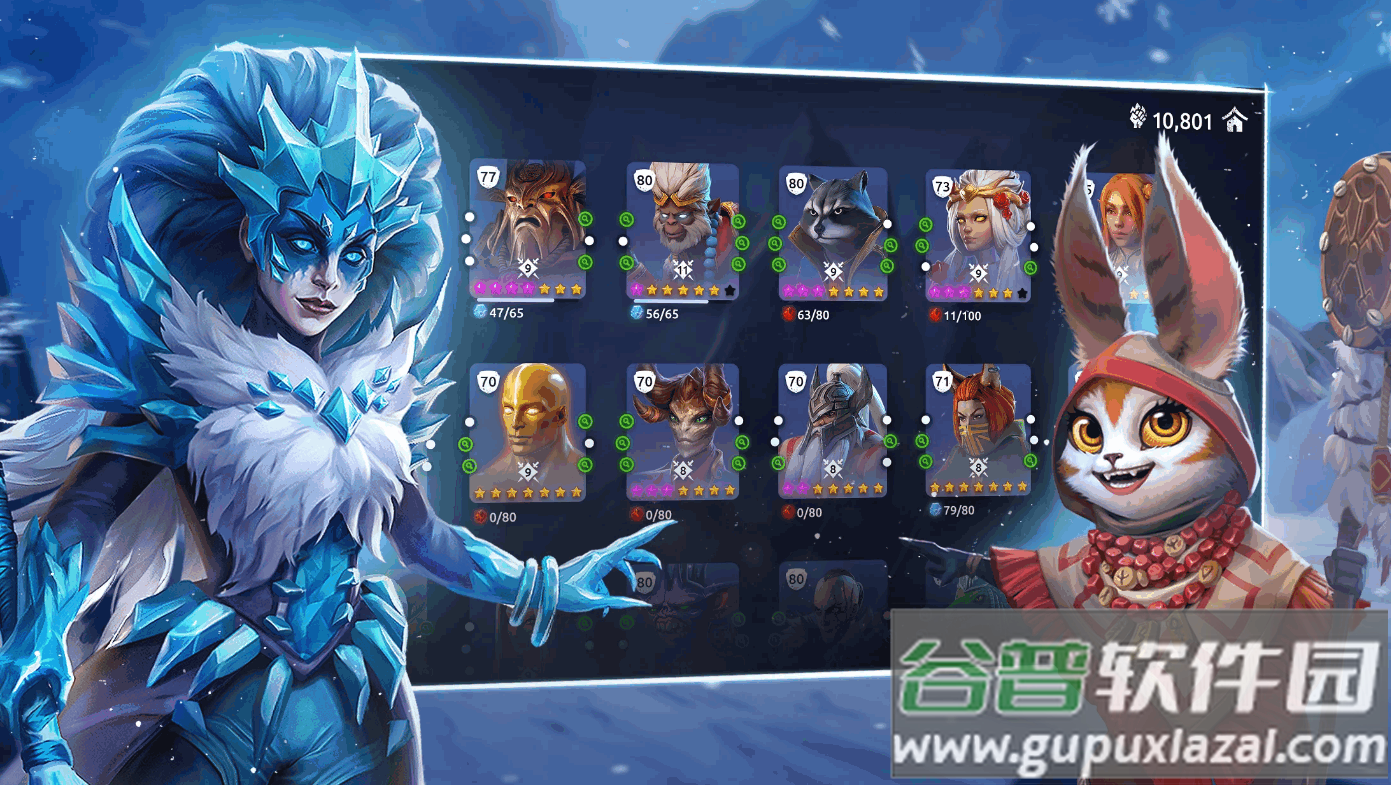The image size is (1391, 785).
Task: Select the horned level 70 hero card
Action: (x=683, y=432)
